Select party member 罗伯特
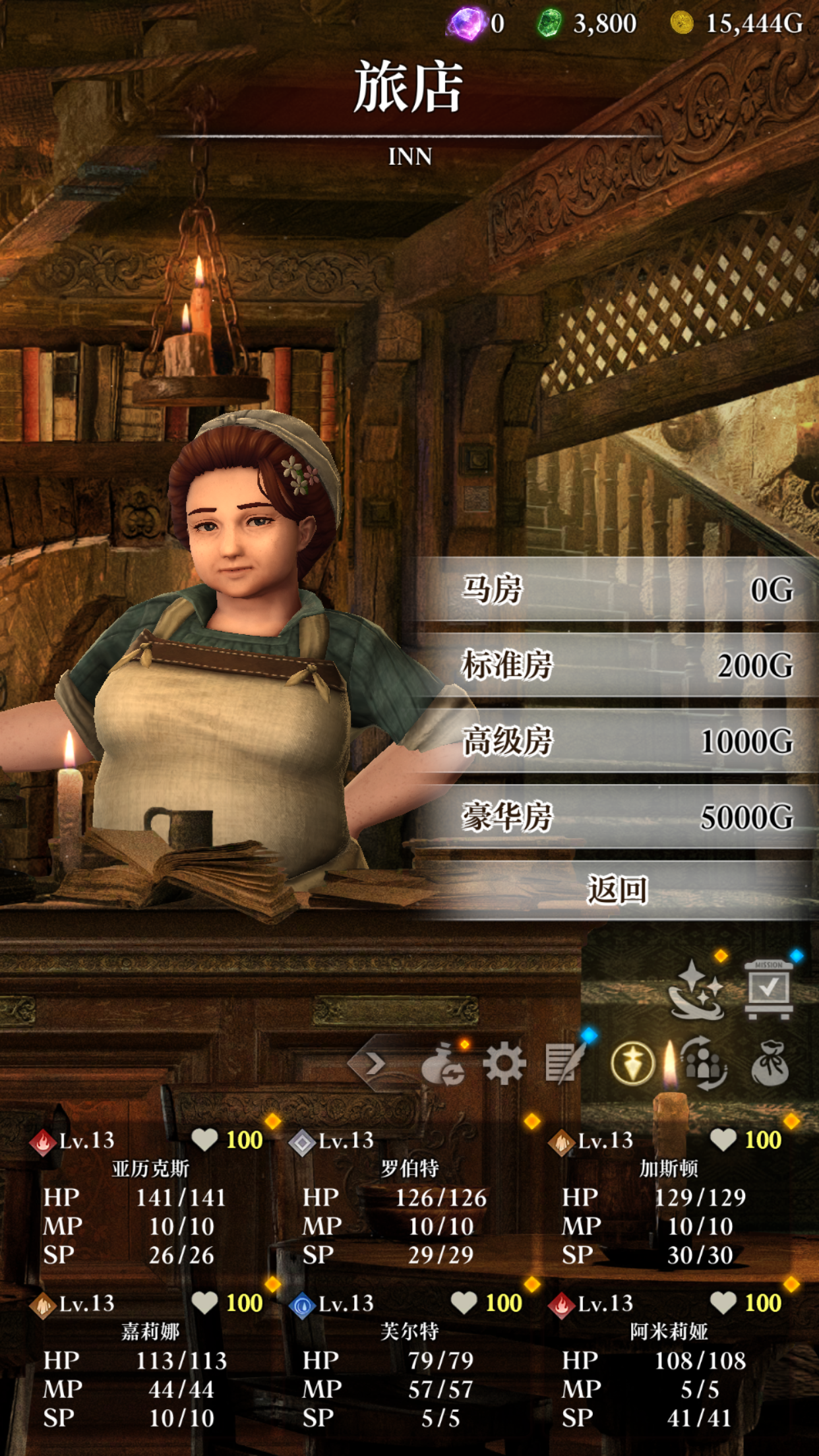This screenshot has height=1456, width=819. pyautogui.click(x=409, y=1197)
